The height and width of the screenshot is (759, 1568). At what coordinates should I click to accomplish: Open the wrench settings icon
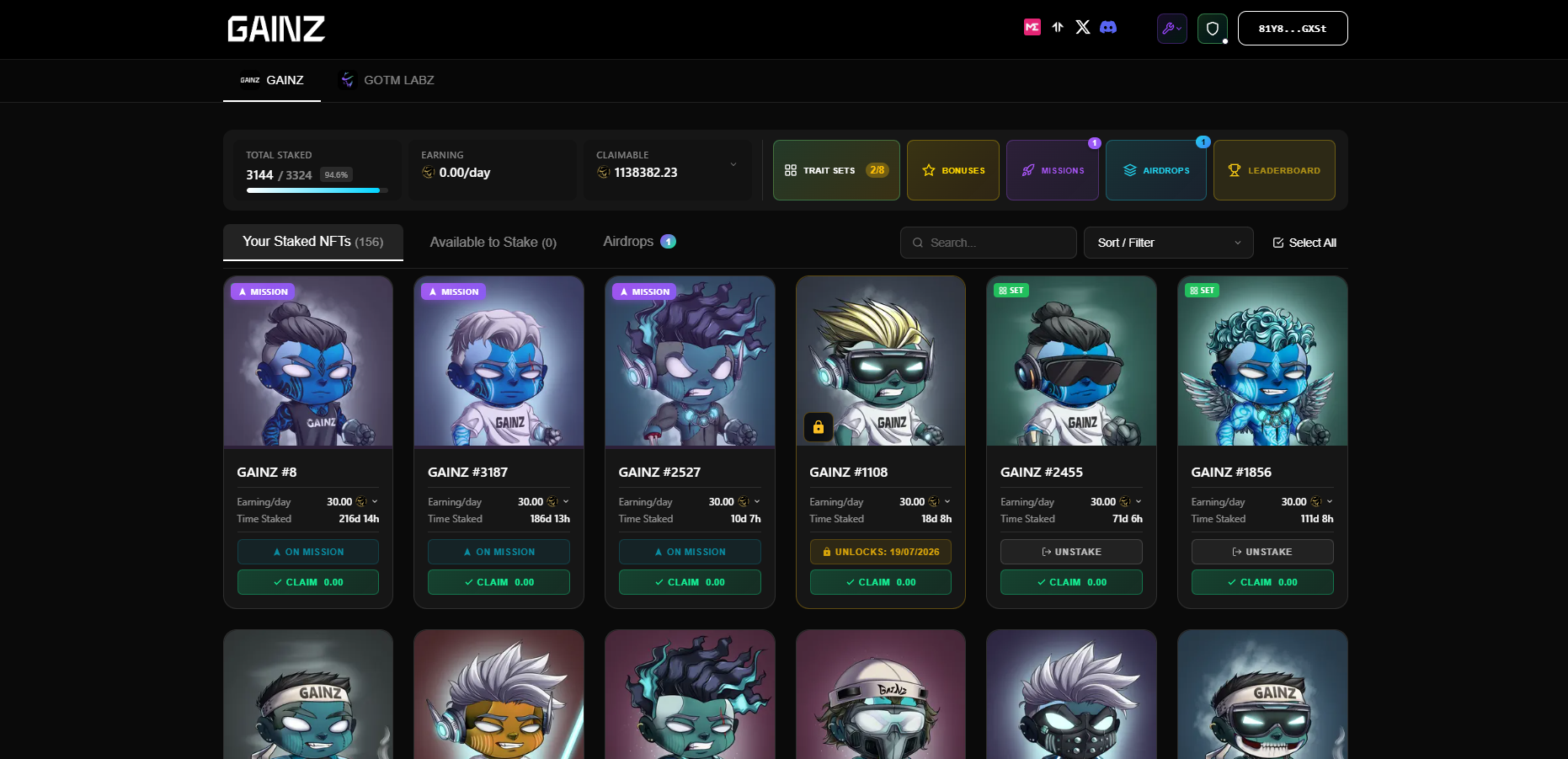click(1171, 28)
